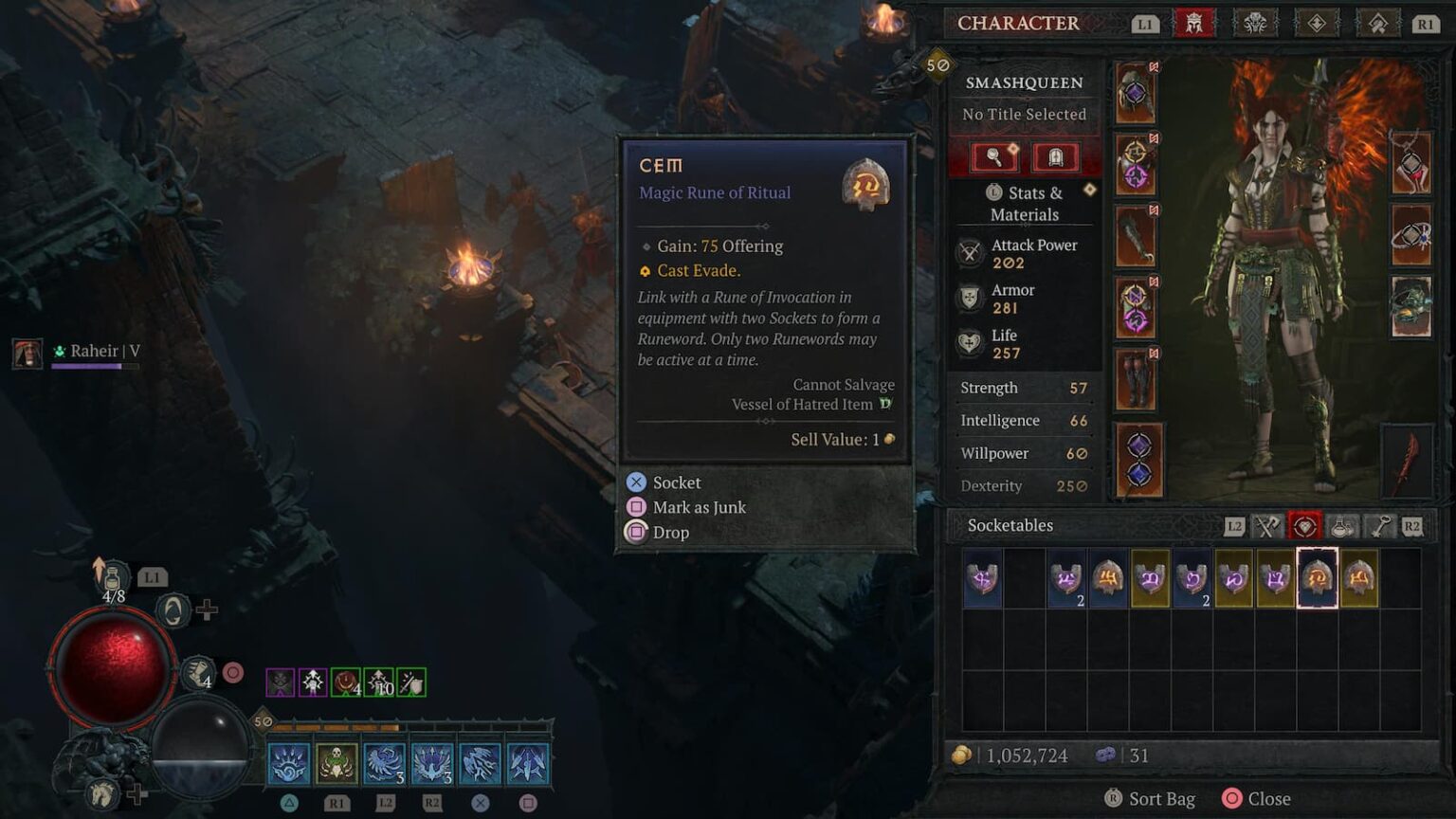Click the magnifying glass inspect icon
Image resolution: width=1456 pixels, height=819 pixels.
[994, 156]
